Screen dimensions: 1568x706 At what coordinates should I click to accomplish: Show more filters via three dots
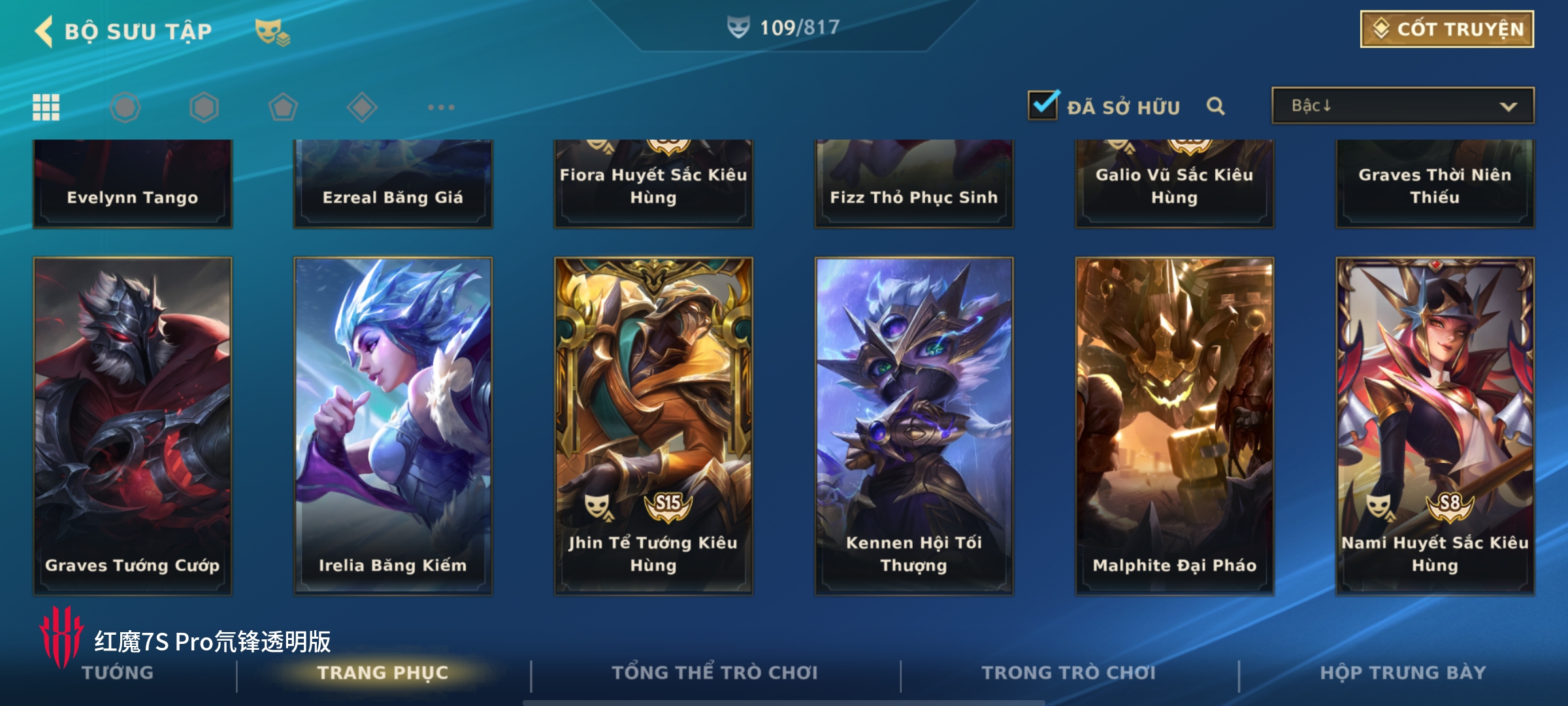pyautogui.click(x=441, y=107)
